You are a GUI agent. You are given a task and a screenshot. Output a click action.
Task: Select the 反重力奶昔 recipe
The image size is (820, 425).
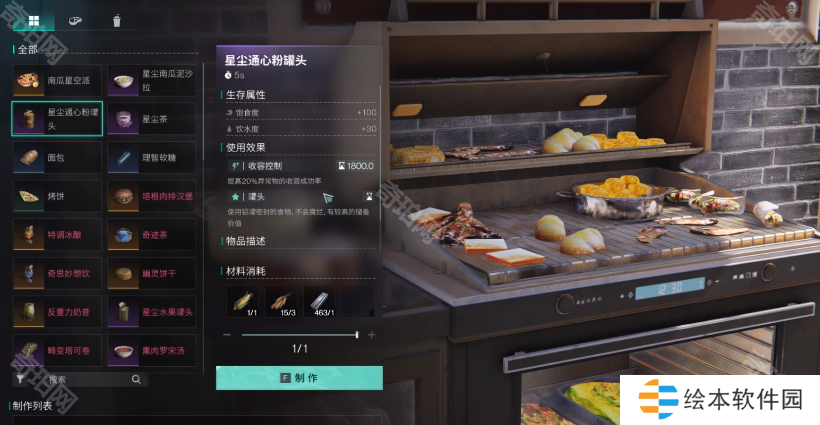coord(56,312)
